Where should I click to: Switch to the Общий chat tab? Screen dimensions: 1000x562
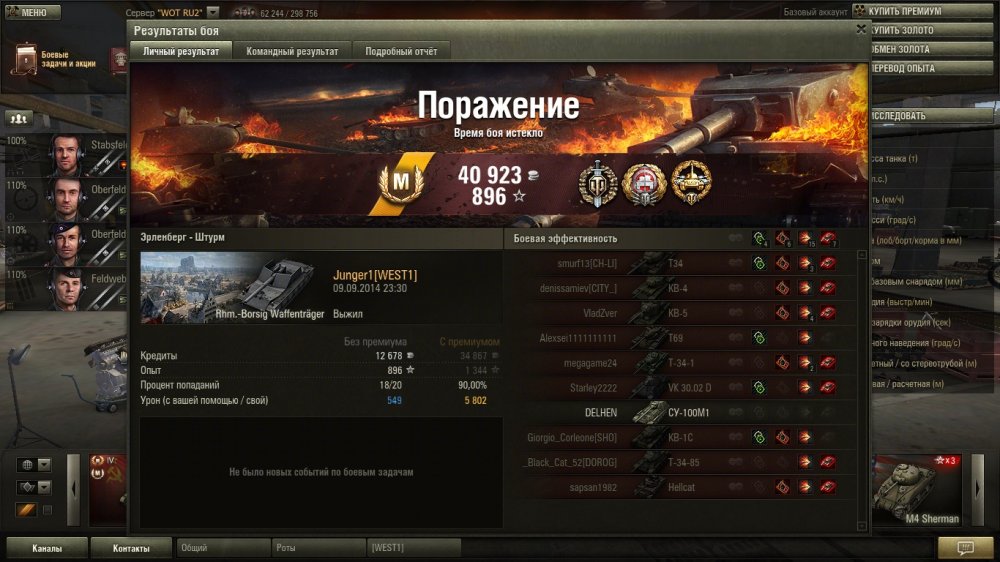tap(222, 548)
